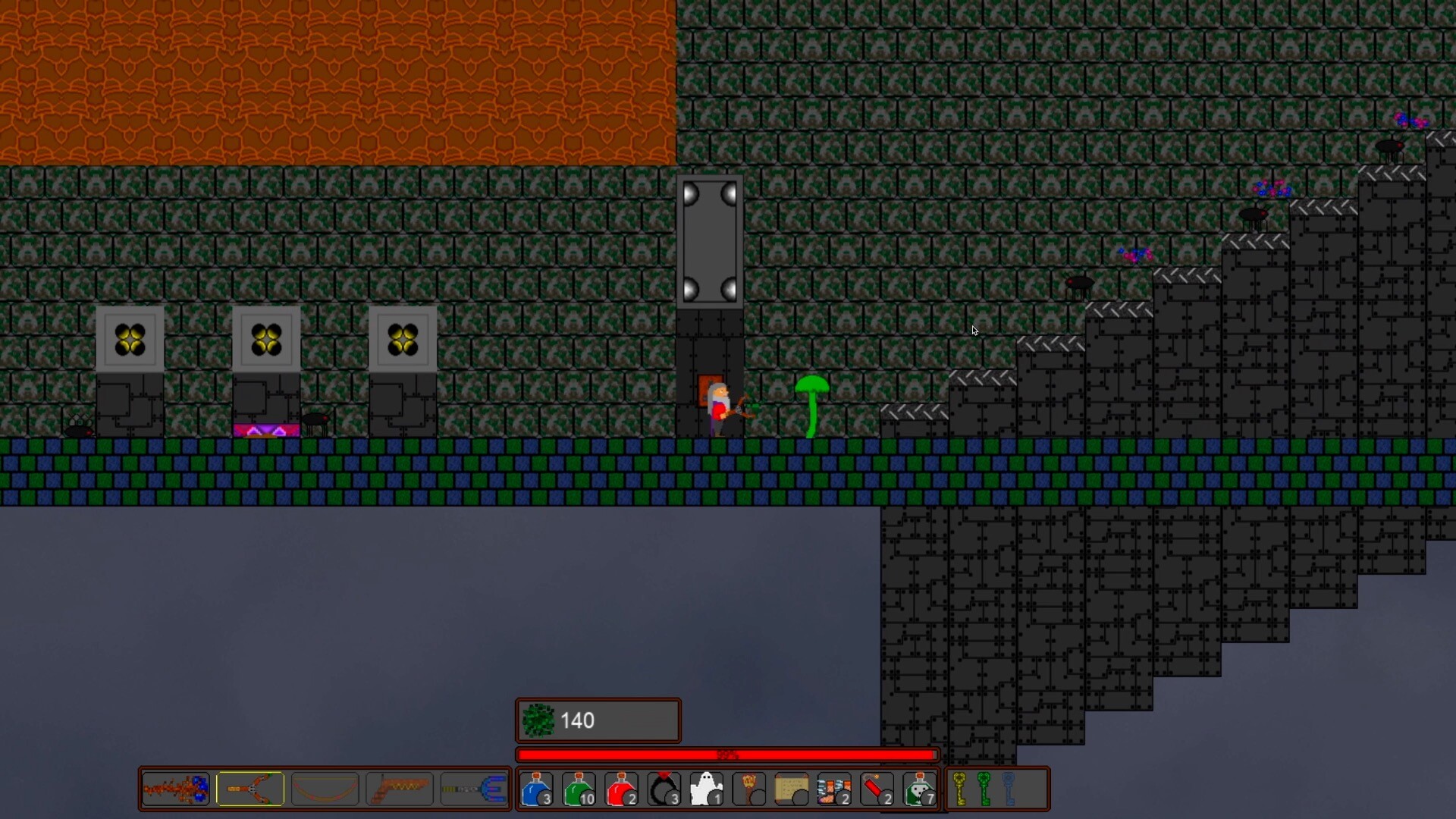This screenshot has height=819, width=1456.
Task: Select the fiery staff in the first slot
Action: coord(175,789)
